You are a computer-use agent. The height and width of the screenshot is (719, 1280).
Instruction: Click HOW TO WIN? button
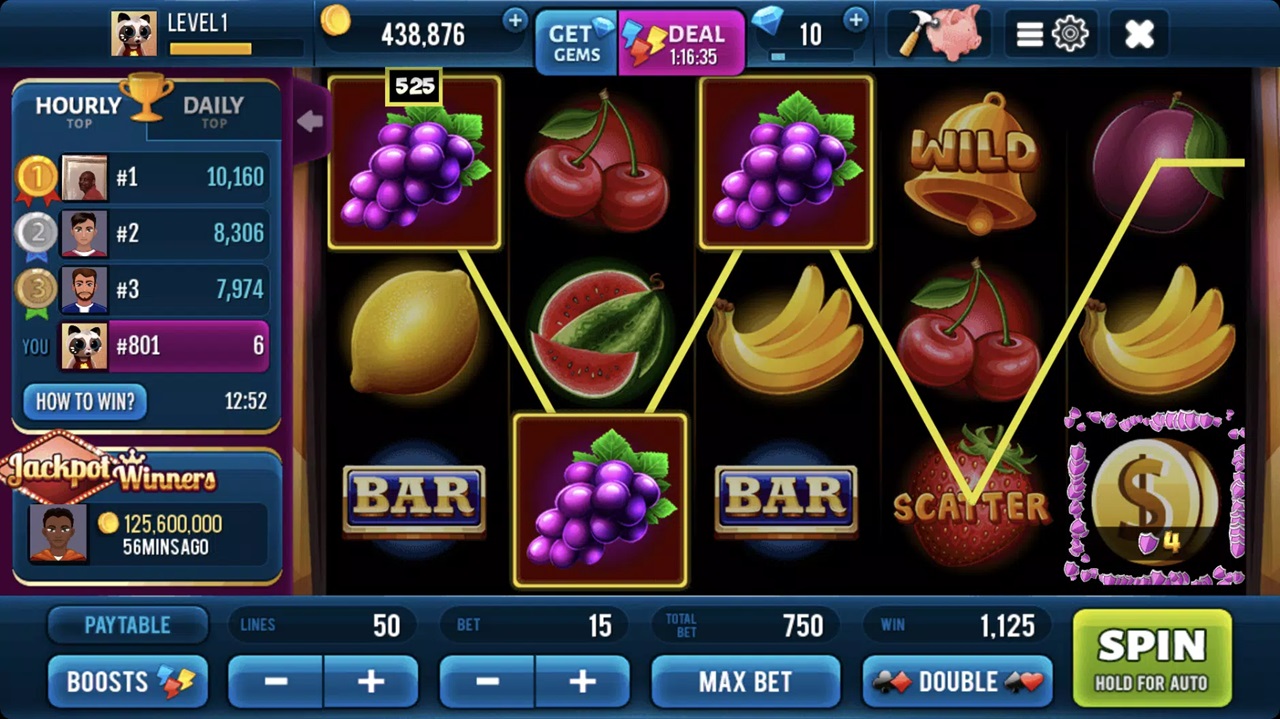[x=85, y=402]
